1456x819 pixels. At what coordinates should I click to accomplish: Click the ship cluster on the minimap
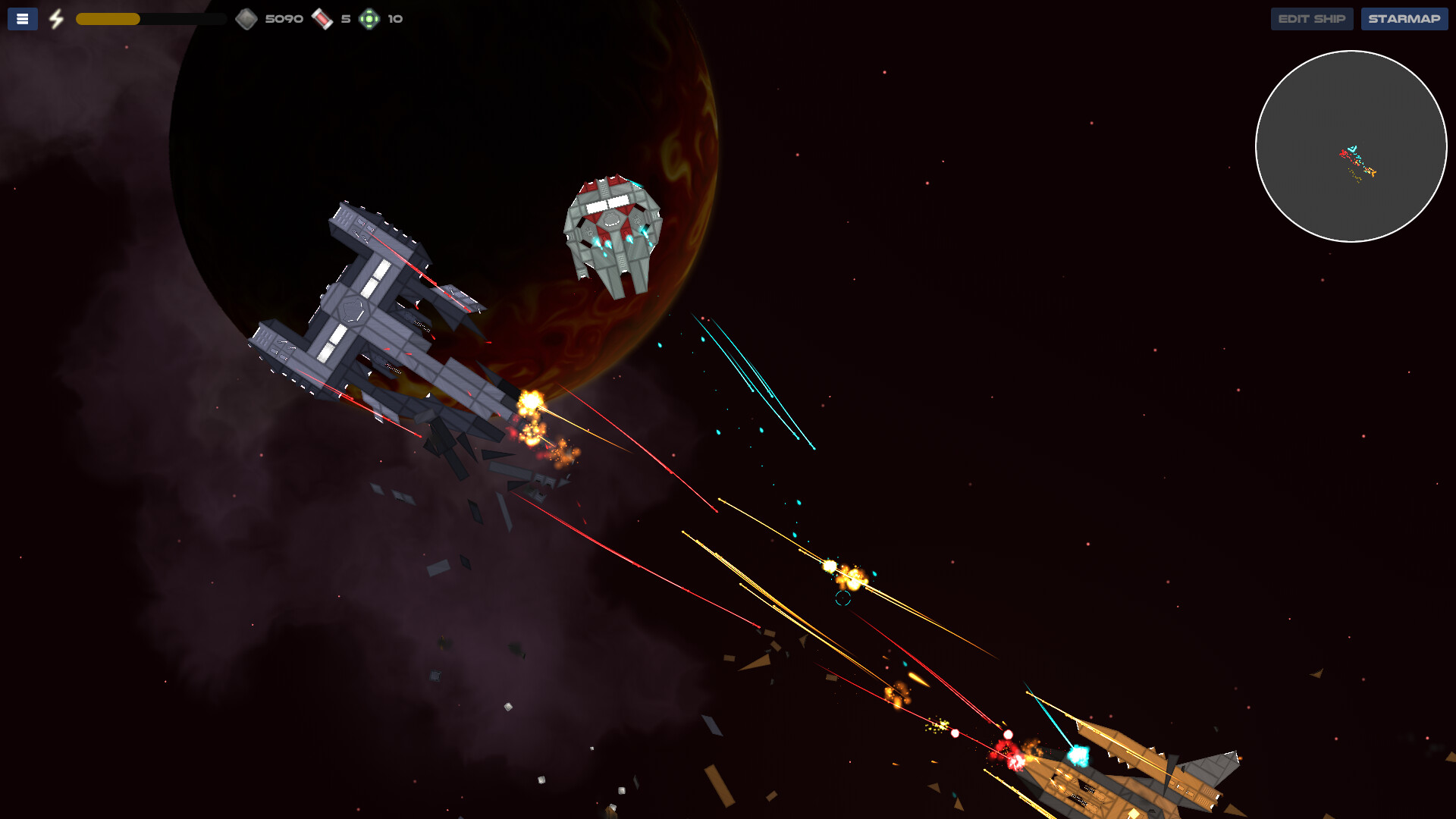(1356, 161)
